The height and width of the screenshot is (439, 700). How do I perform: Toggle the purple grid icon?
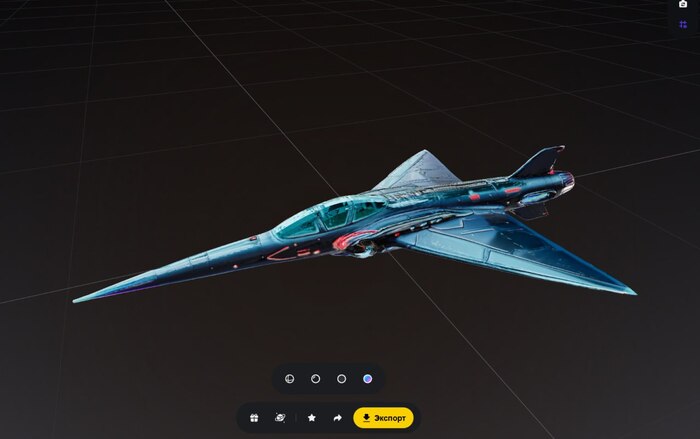[683, 24]
